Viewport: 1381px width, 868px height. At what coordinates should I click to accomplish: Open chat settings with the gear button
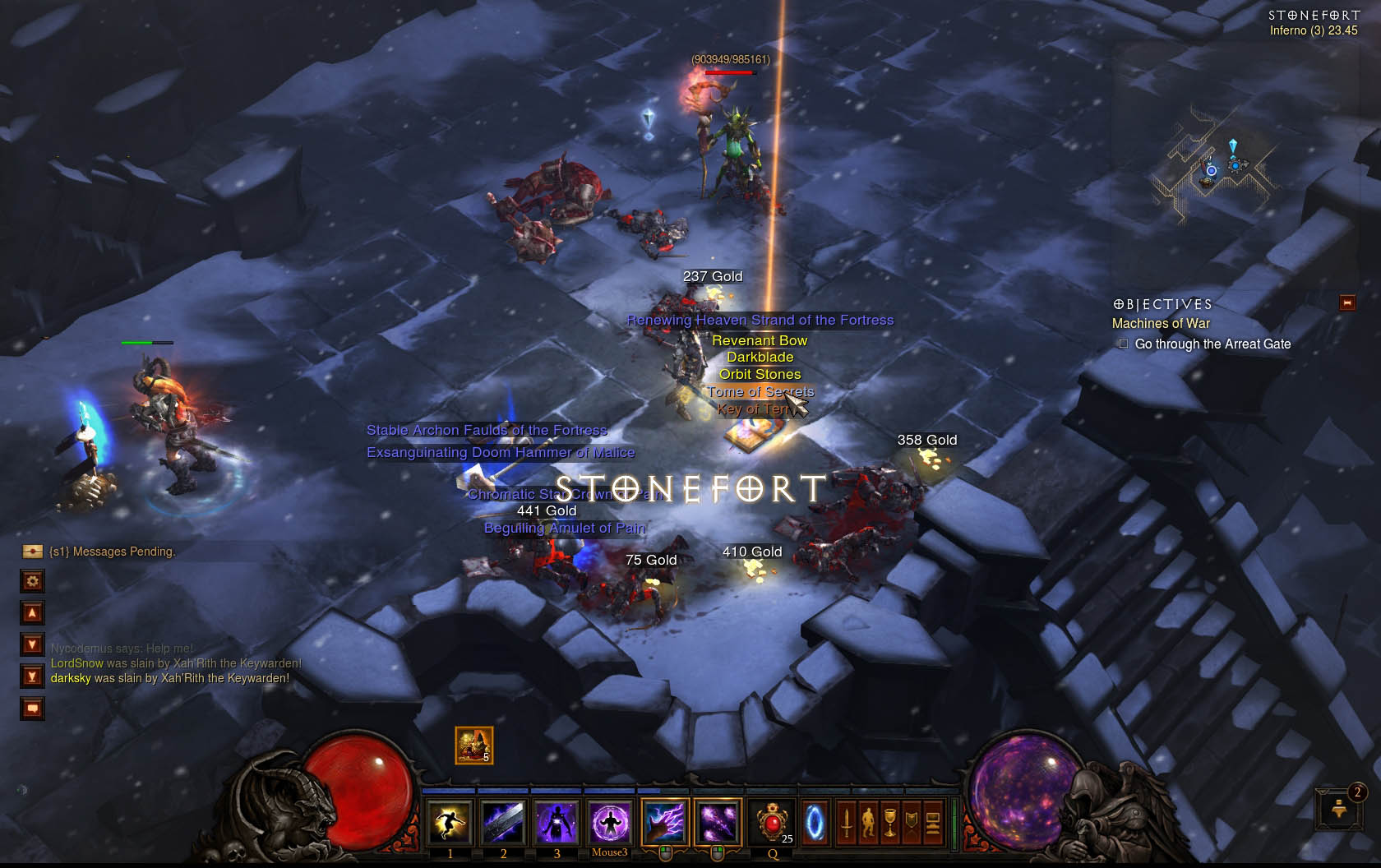pyautogui.click(x=32, y=581)
